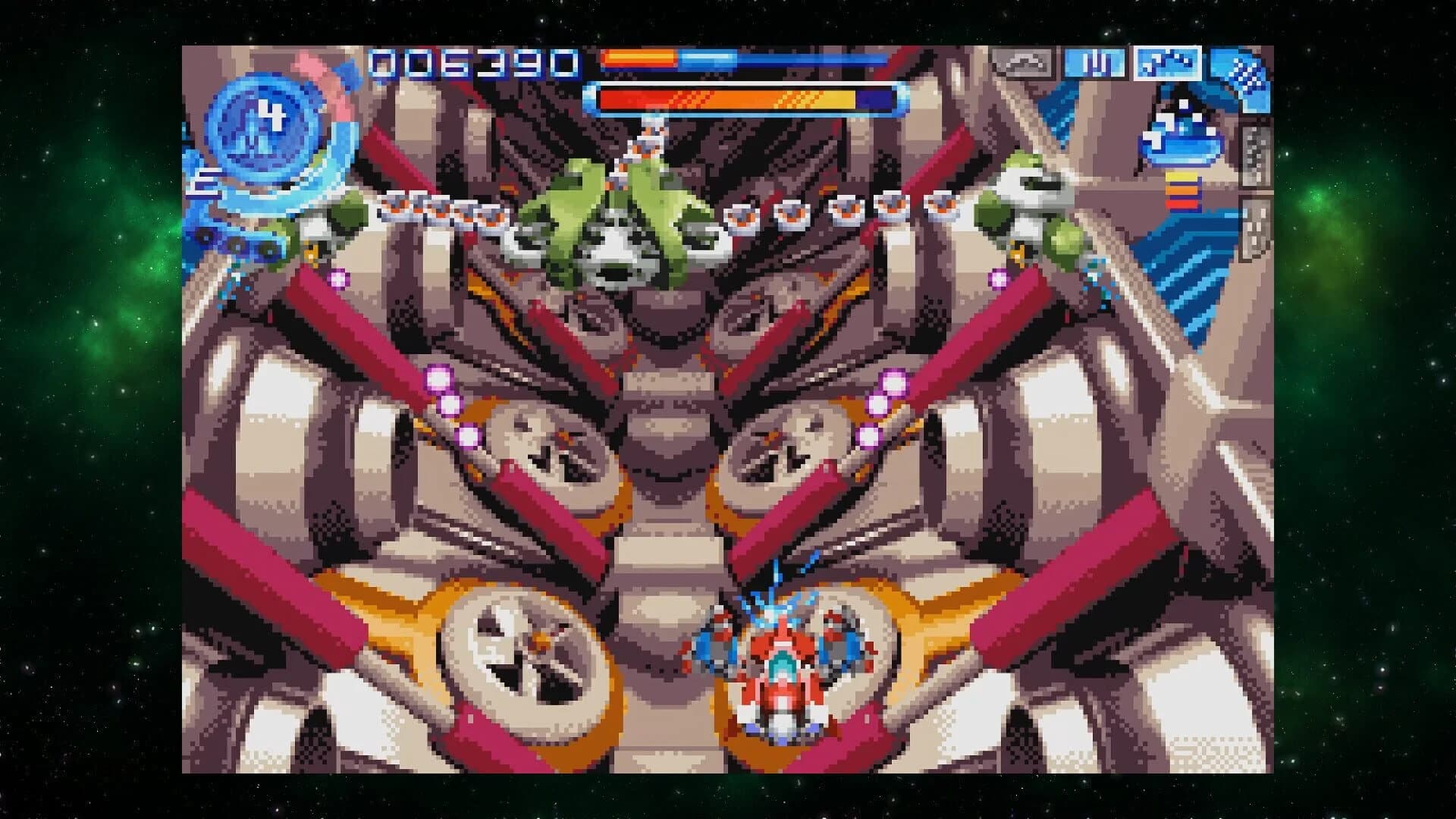Click the stacked yellow-orange-red energy bars
This screenshot has height=819, width=1456.
point(1181,190)
